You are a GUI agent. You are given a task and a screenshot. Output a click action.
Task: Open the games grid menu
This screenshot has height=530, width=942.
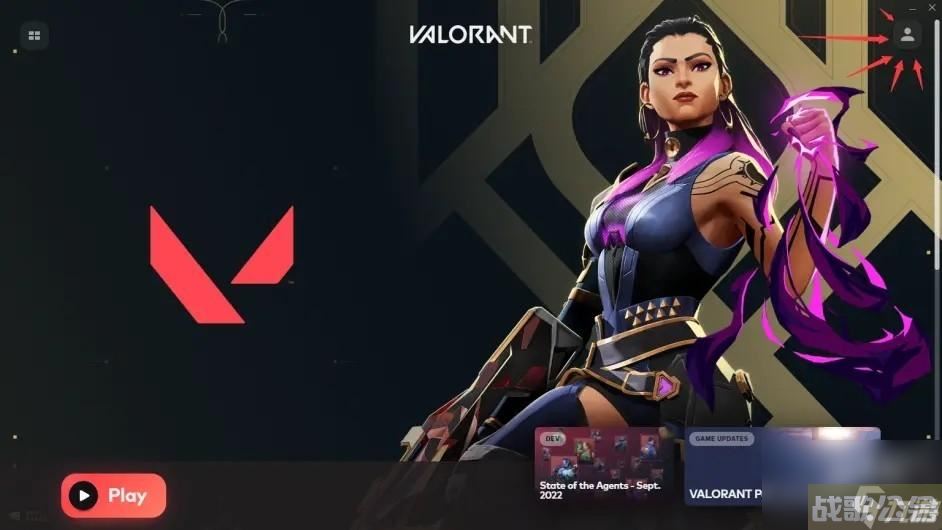pos(34,36)
